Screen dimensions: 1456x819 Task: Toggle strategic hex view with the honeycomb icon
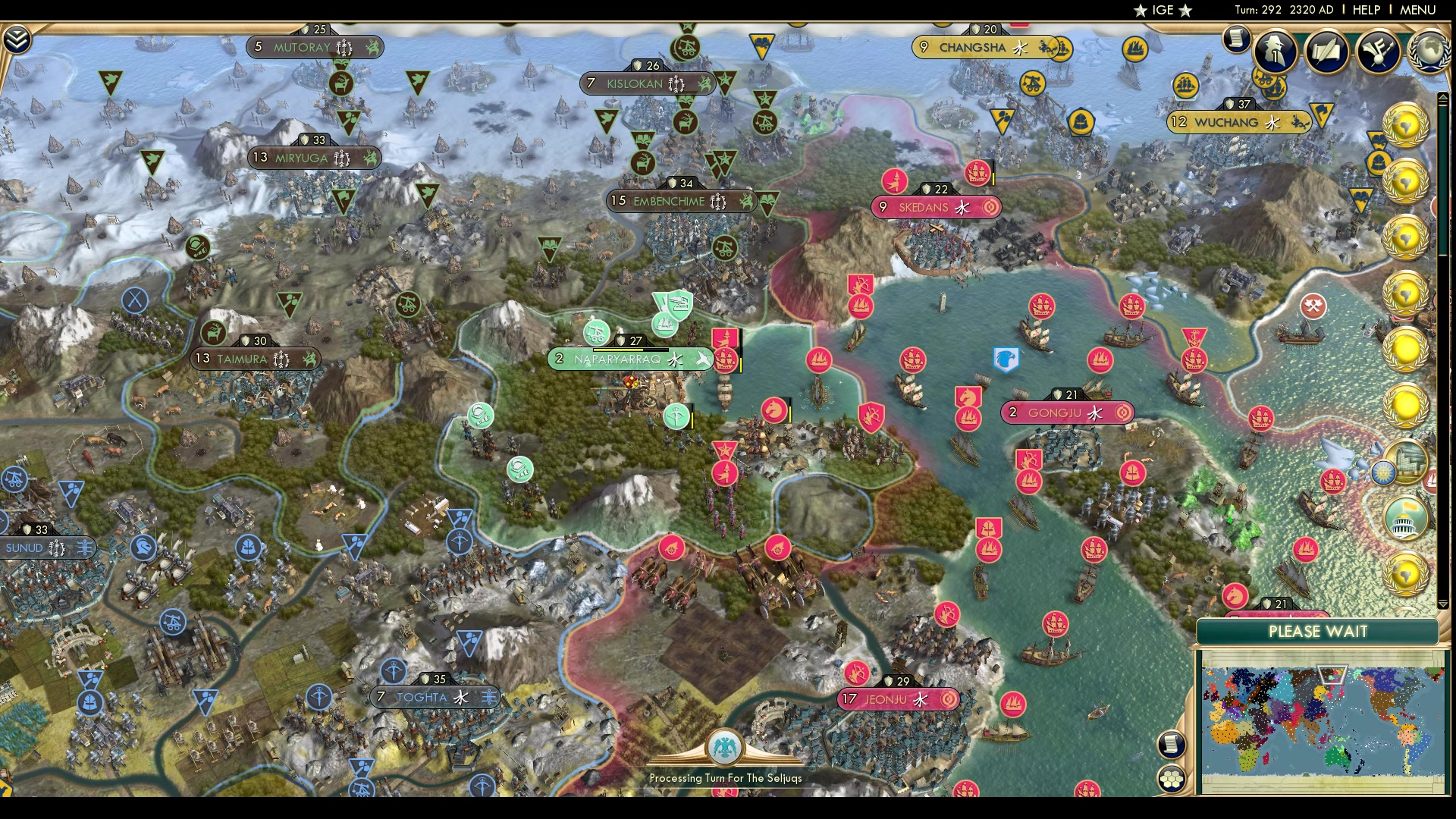coord(1171,778)
